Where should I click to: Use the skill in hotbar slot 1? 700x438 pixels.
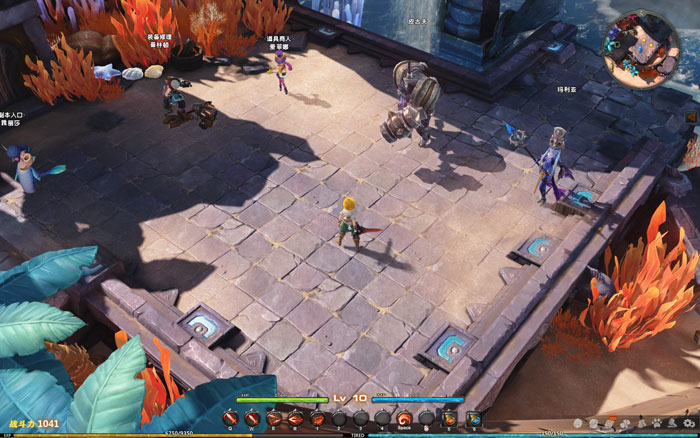pyautogui.click(x=317, y=418)
